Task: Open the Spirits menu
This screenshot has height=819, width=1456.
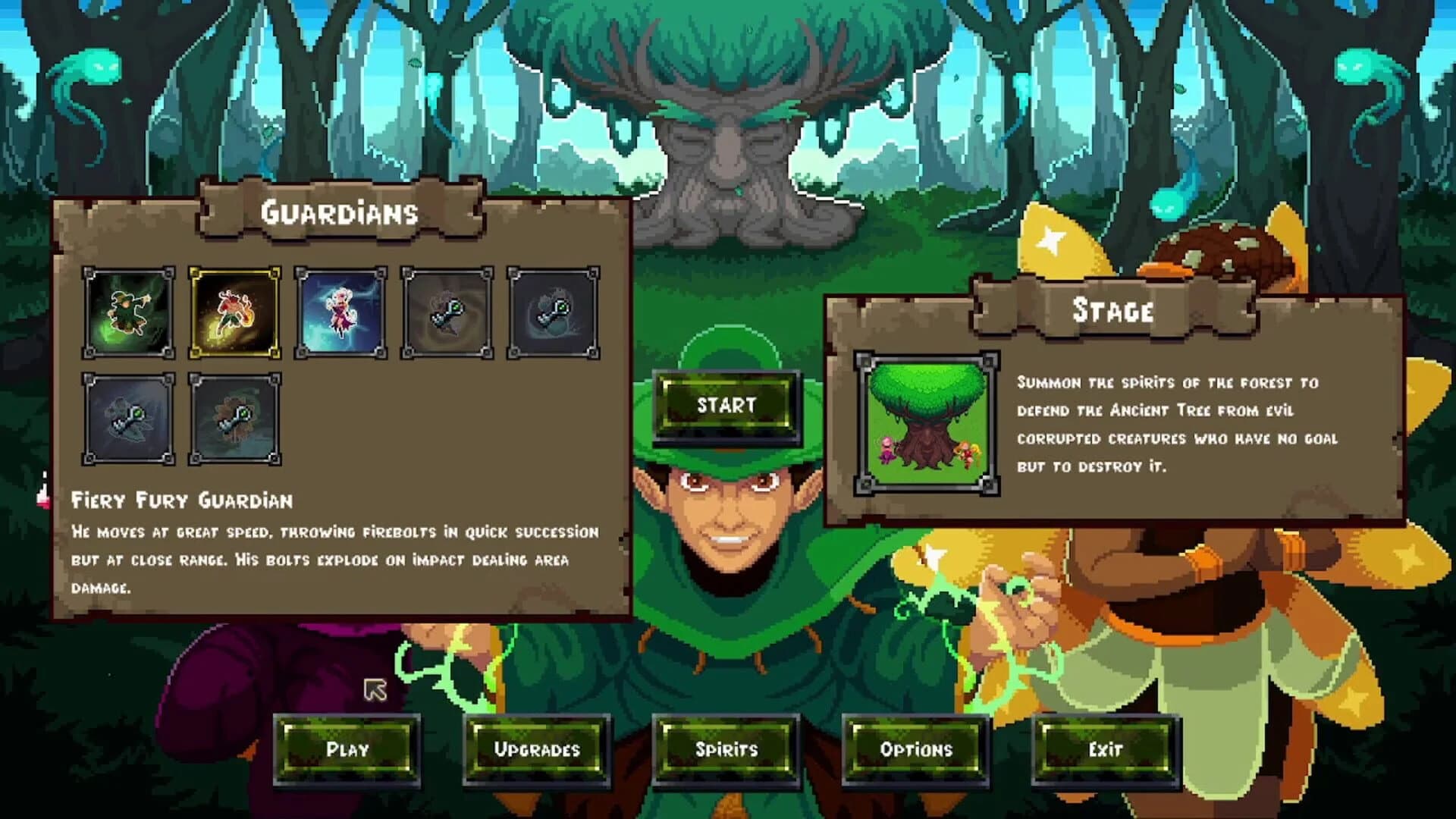Action: (728, 750)
